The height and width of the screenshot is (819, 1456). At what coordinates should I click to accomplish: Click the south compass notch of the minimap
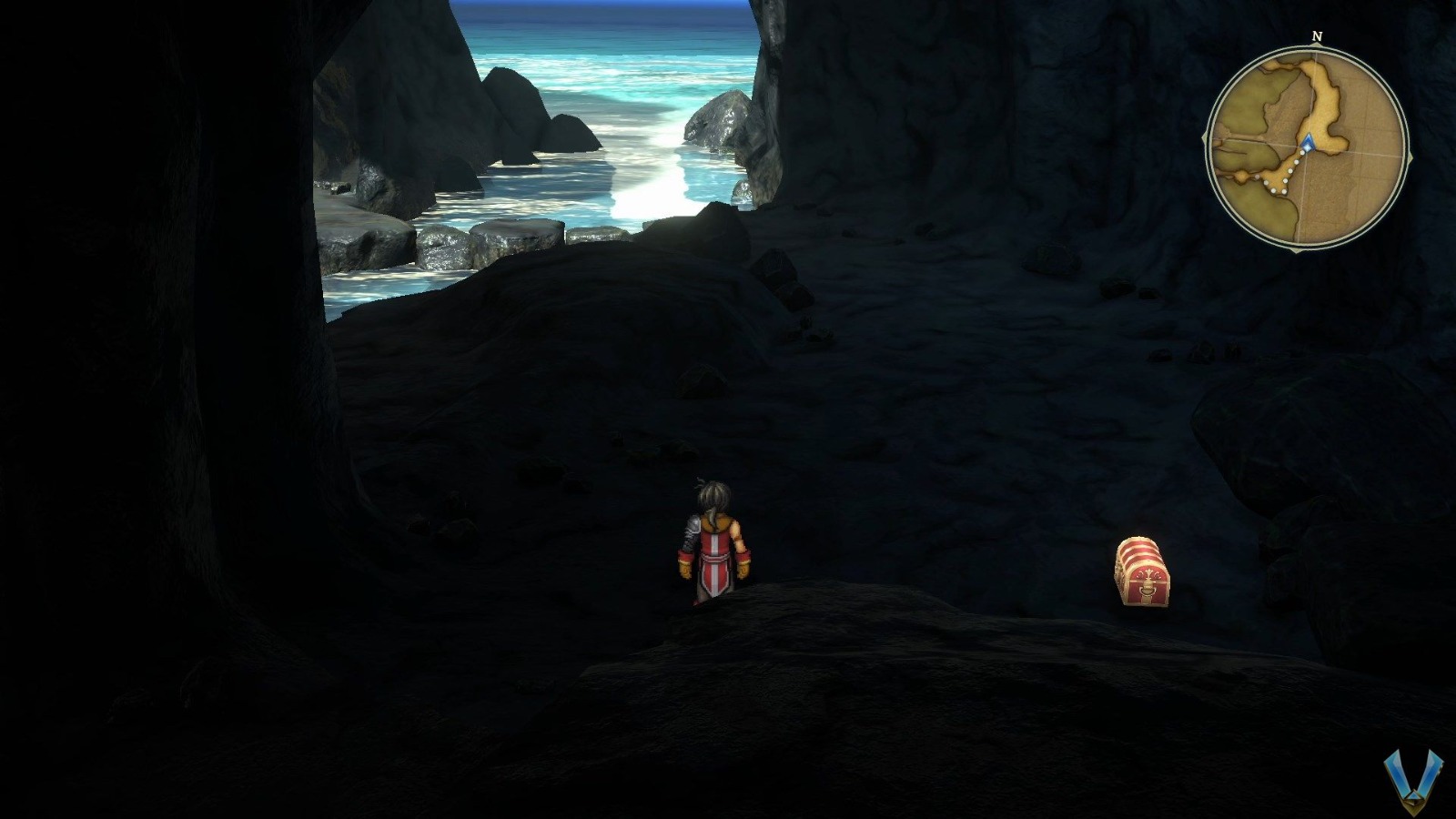[x=1296, y=249]
